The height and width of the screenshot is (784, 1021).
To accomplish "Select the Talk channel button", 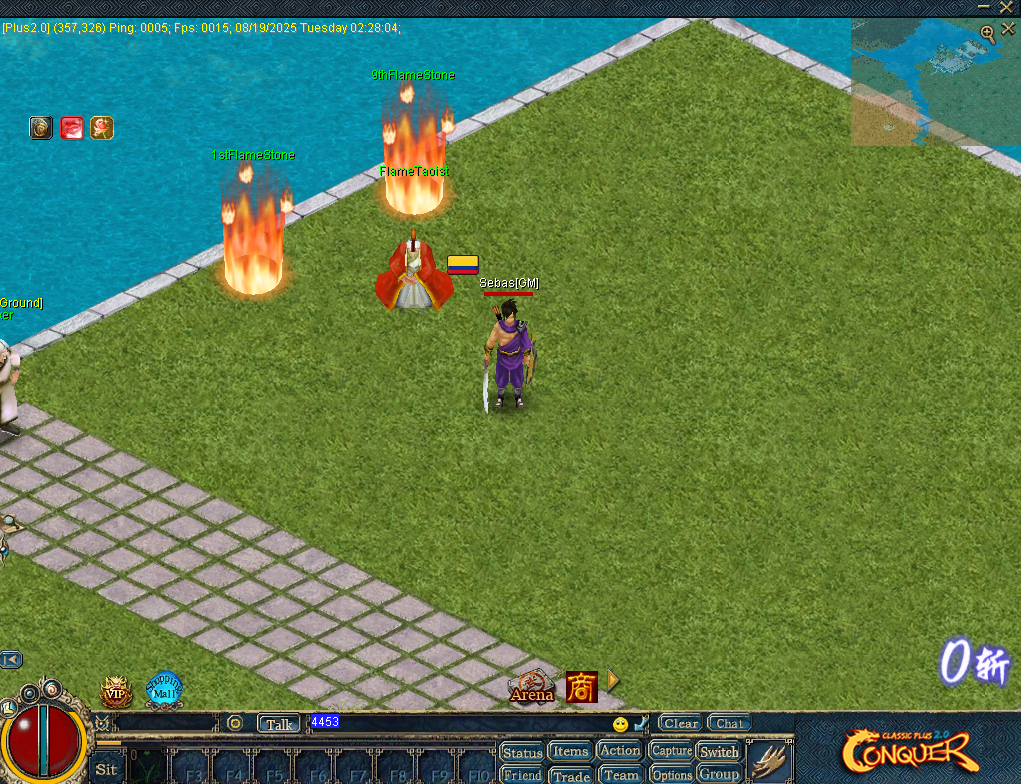I will [x=278, y=723].
